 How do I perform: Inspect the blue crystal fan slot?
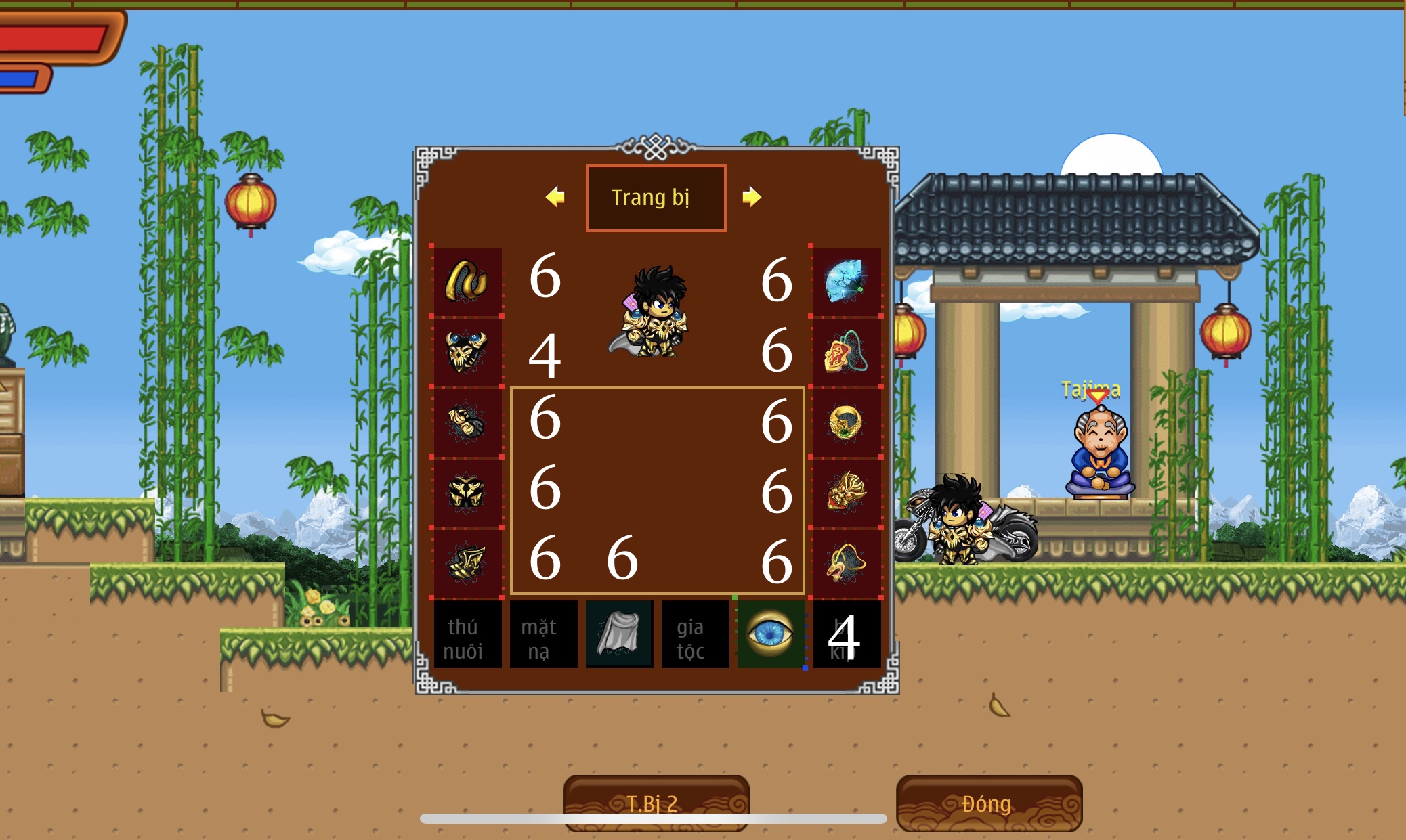point(846,281)
